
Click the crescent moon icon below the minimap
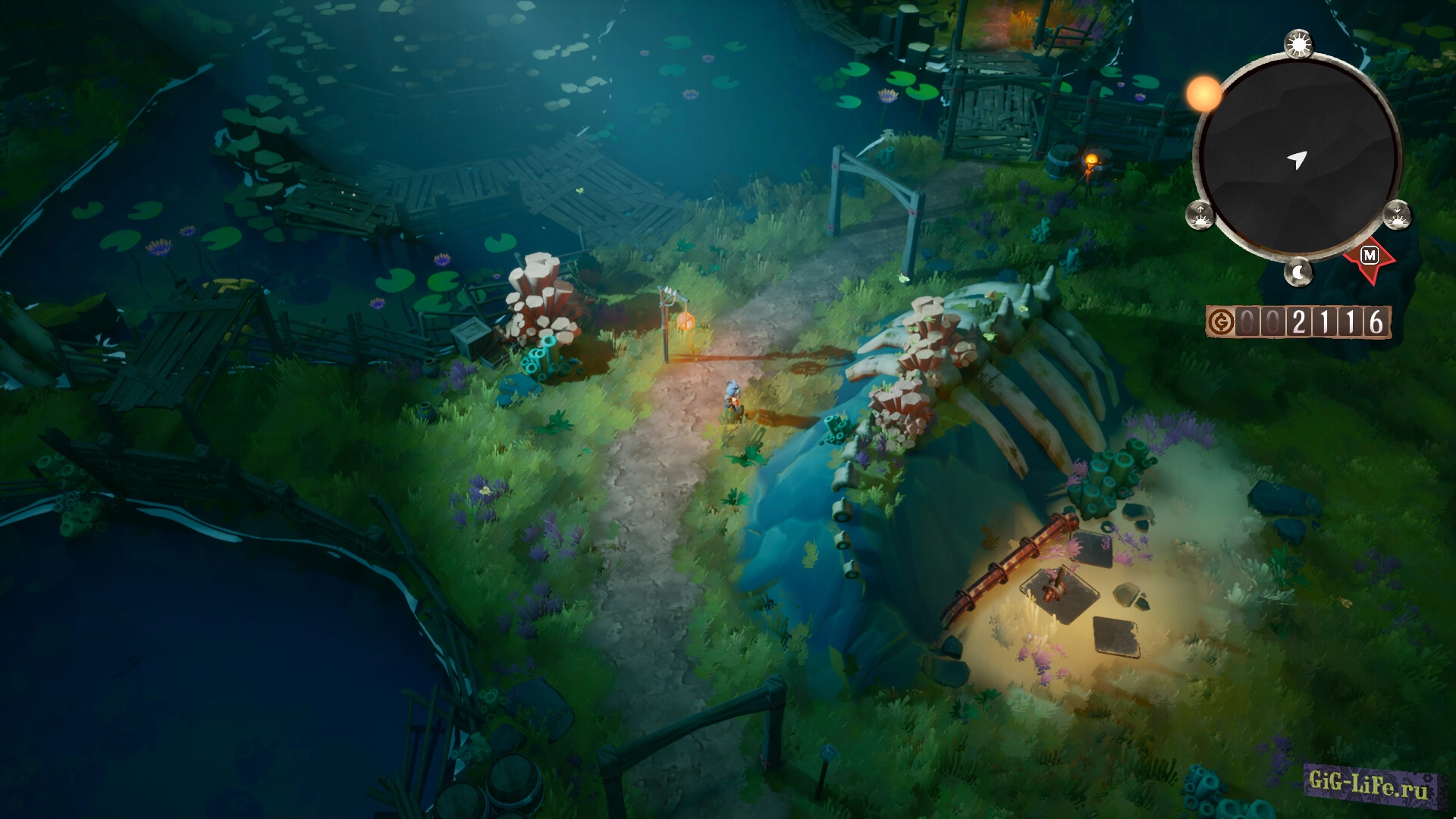pos(1299,271)
